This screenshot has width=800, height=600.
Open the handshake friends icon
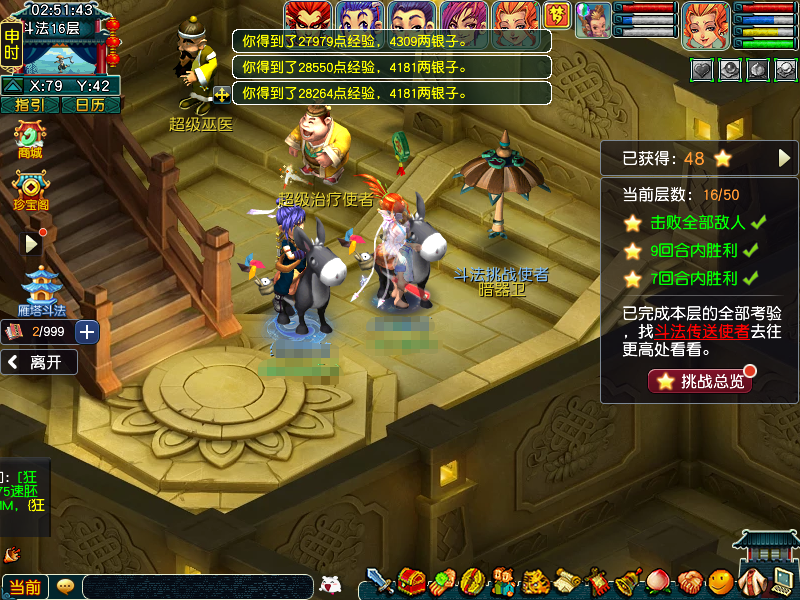689,580
